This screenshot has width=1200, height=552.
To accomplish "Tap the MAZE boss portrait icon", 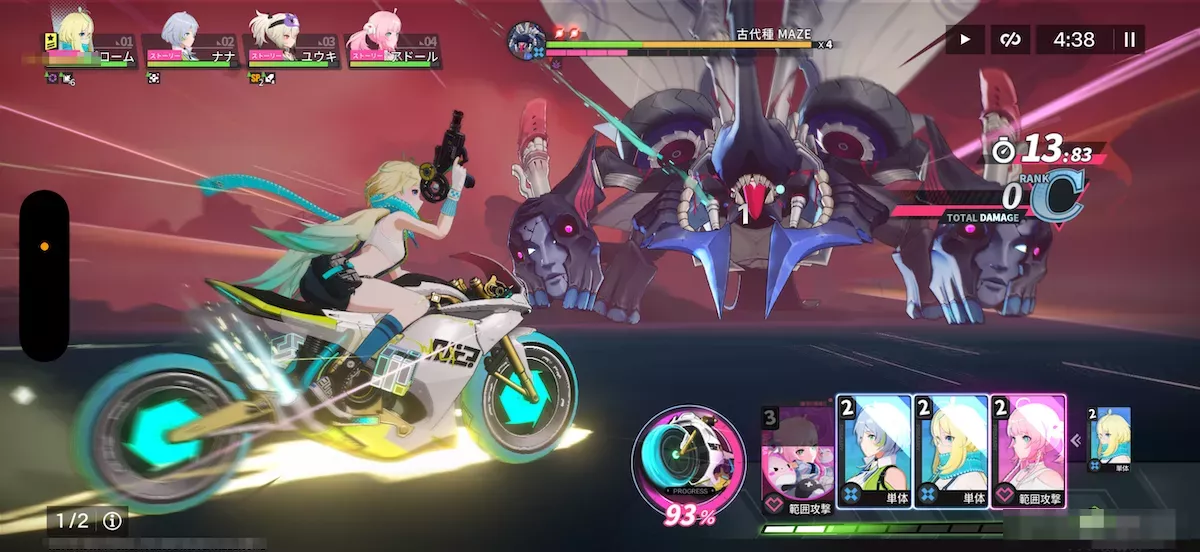I will 524,40.
